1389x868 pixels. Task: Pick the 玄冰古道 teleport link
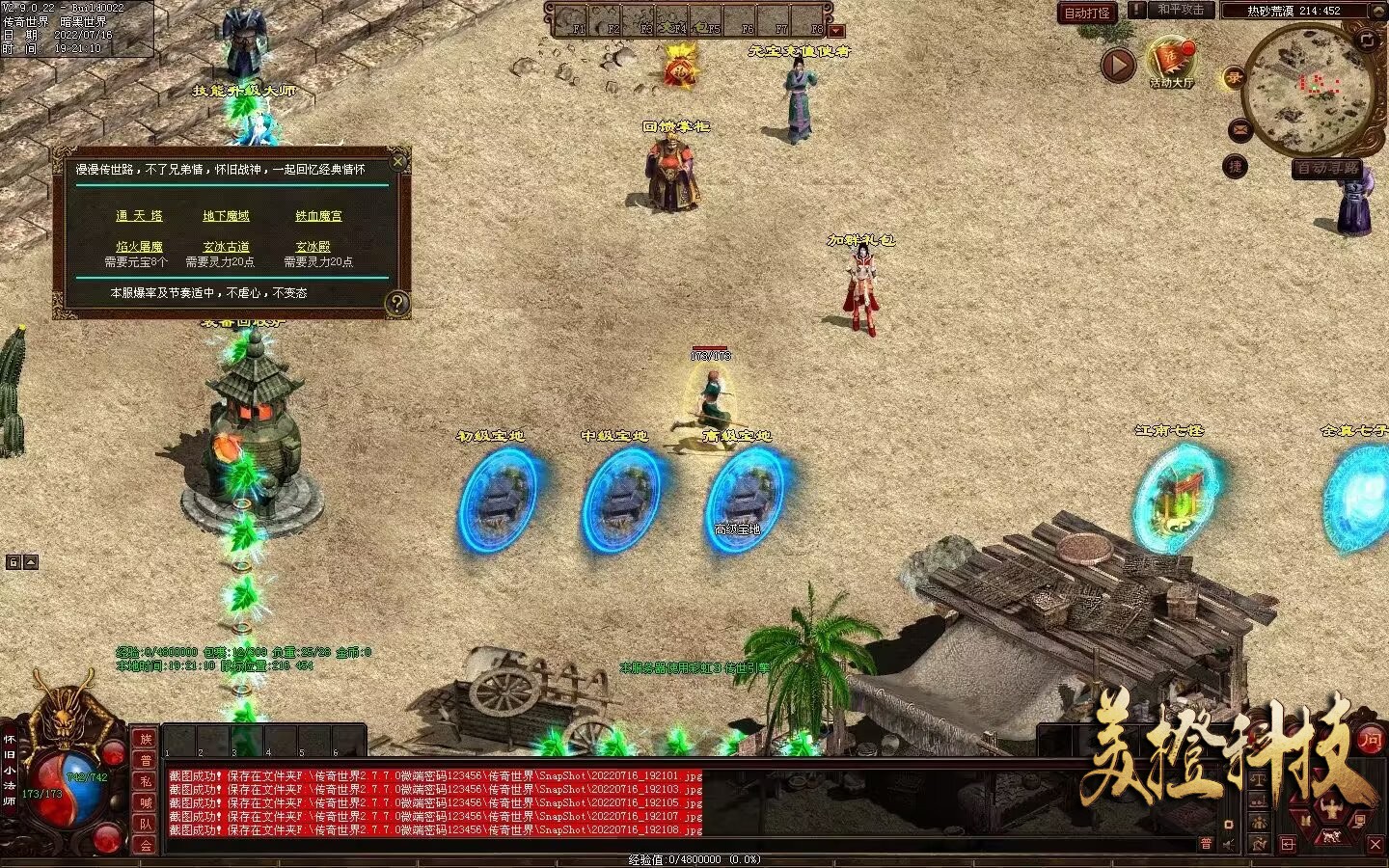pos(226,247)
